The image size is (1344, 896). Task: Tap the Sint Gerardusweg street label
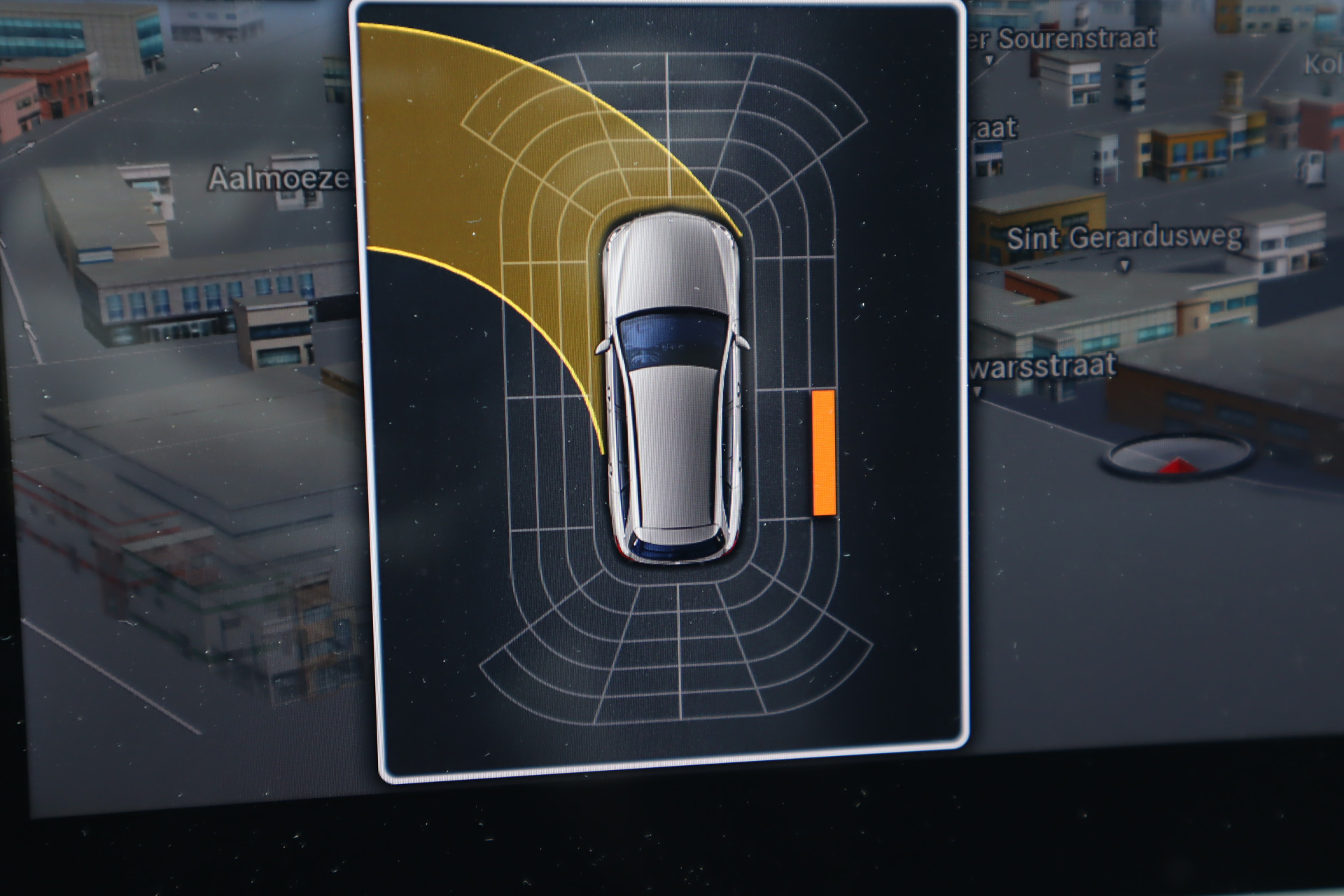point(1124,239)
